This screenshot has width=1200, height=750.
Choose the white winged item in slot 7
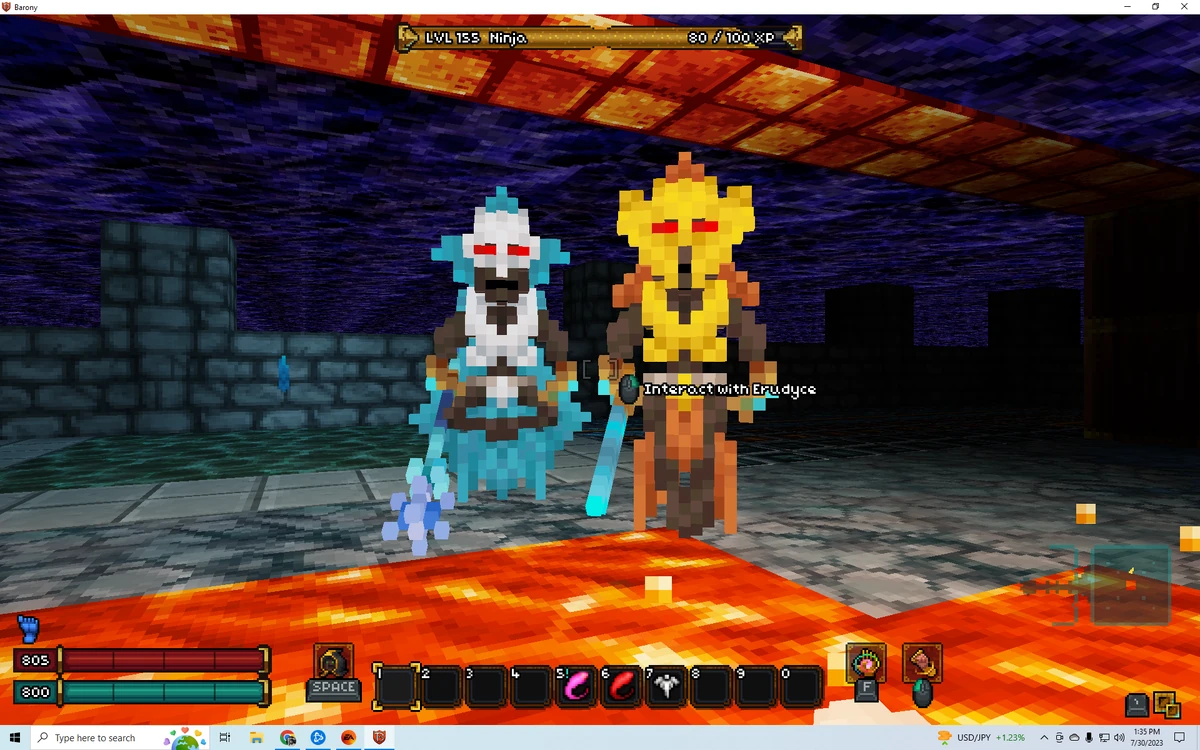(x=666, y=687)
